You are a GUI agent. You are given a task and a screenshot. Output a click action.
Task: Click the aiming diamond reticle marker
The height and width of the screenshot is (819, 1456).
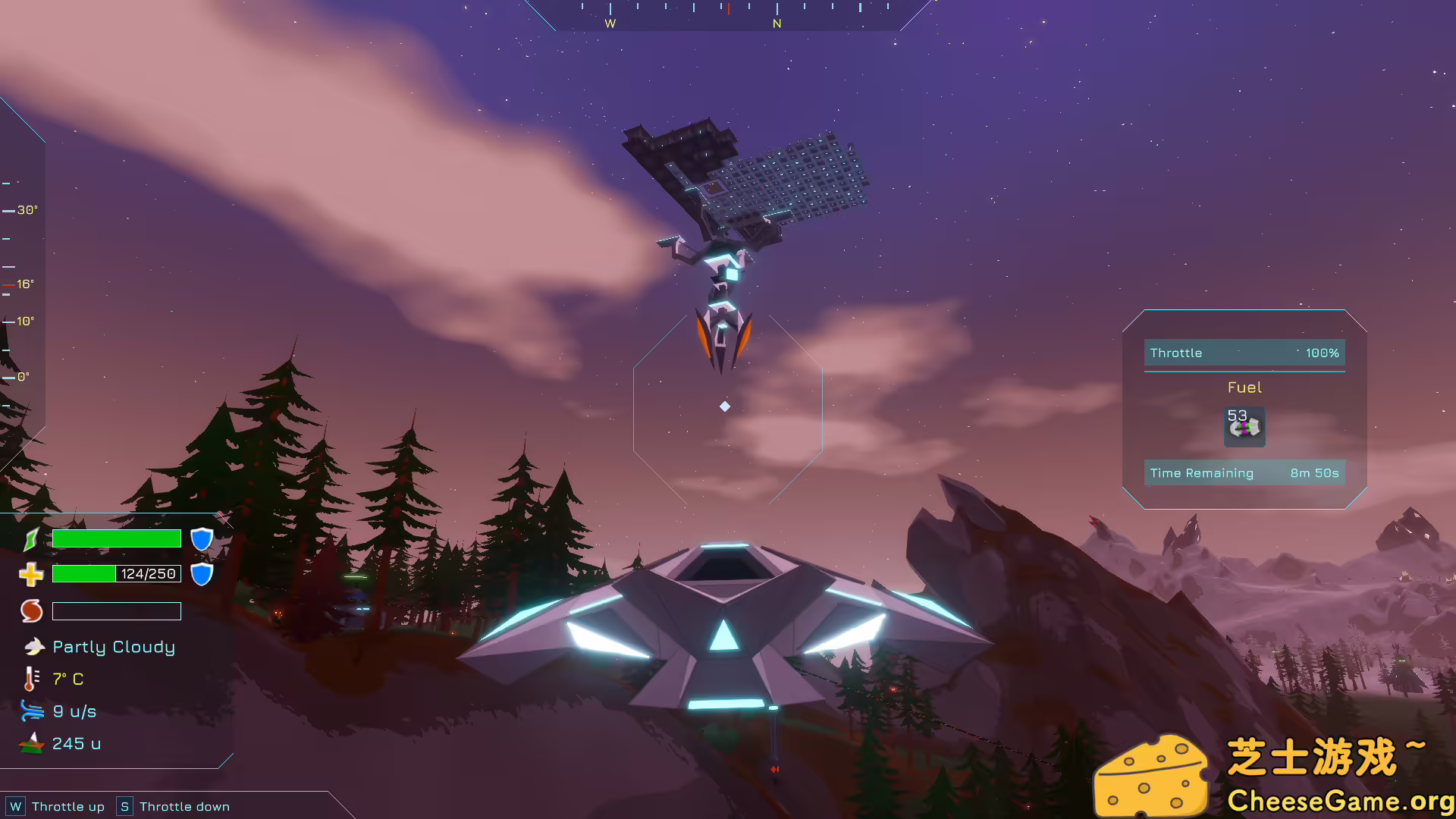[724, 406]
